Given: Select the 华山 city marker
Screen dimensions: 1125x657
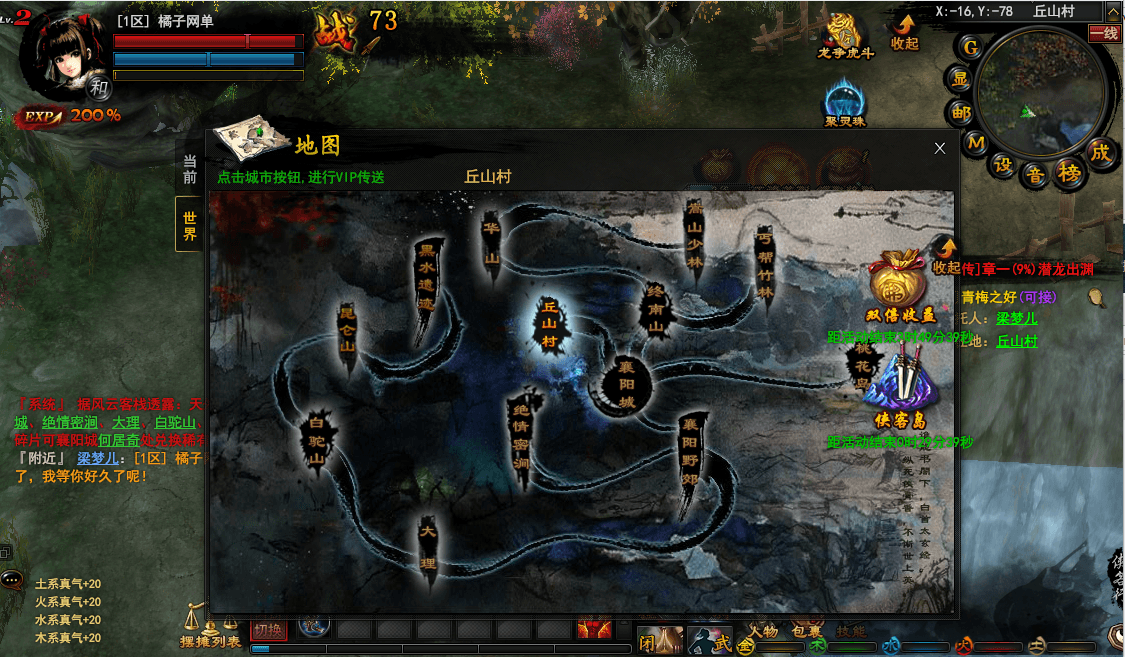Looking at the screenshot, I should point(491,242).
